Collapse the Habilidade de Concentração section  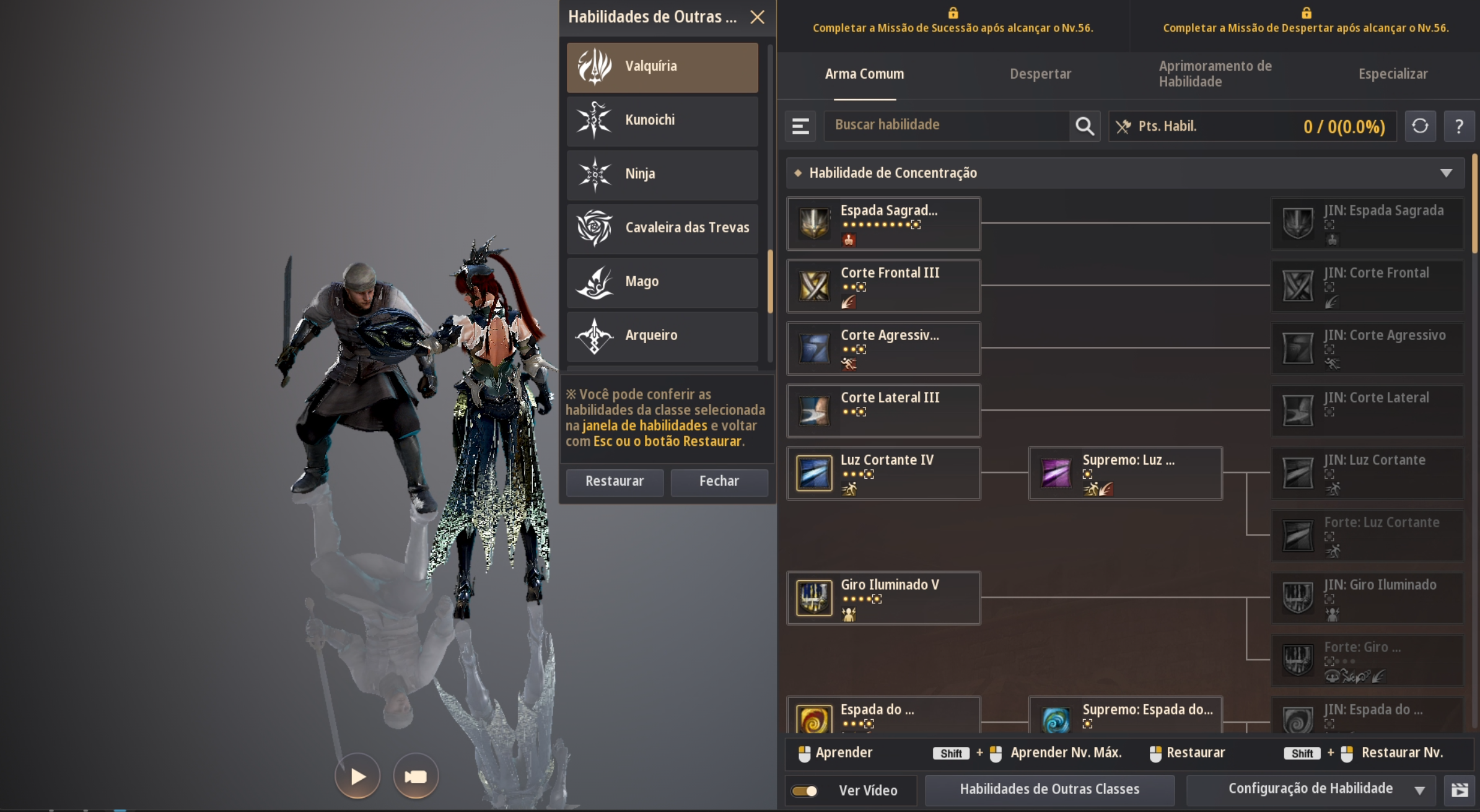click(1446, 173)
